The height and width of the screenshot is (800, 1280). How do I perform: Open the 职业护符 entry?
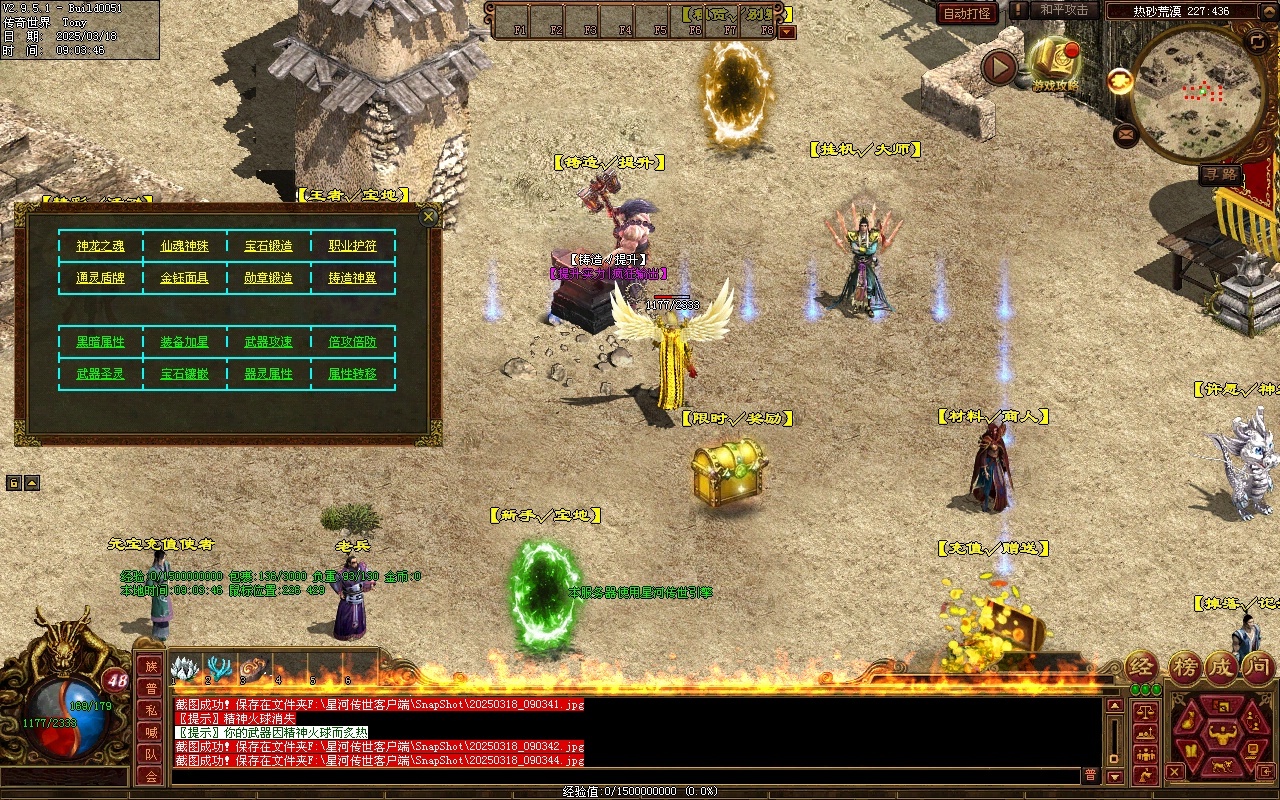coord(353,246)
